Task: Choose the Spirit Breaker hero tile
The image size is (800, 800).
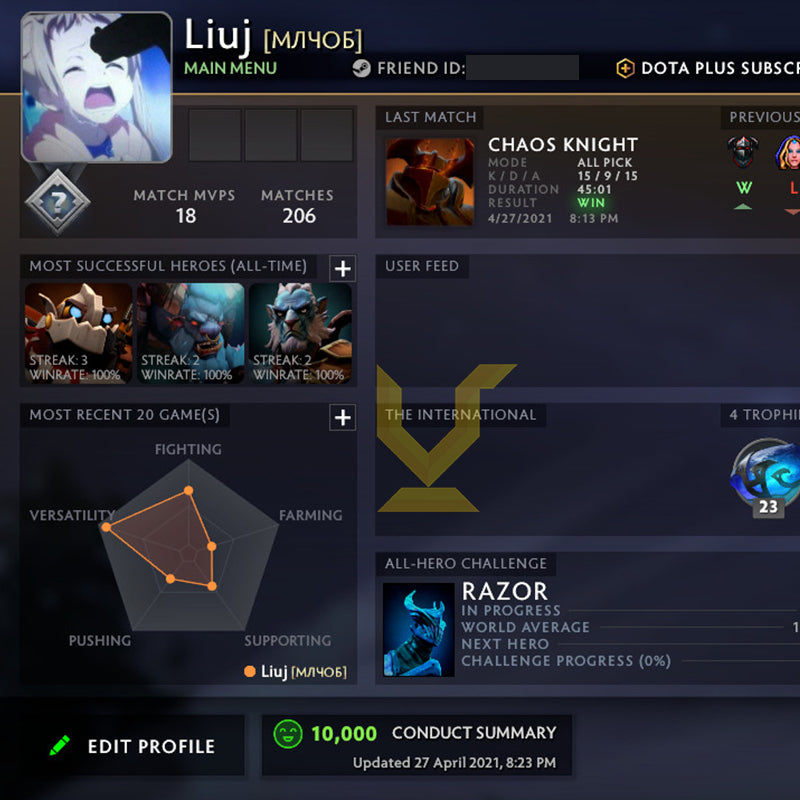Action: tap(190, 334)
